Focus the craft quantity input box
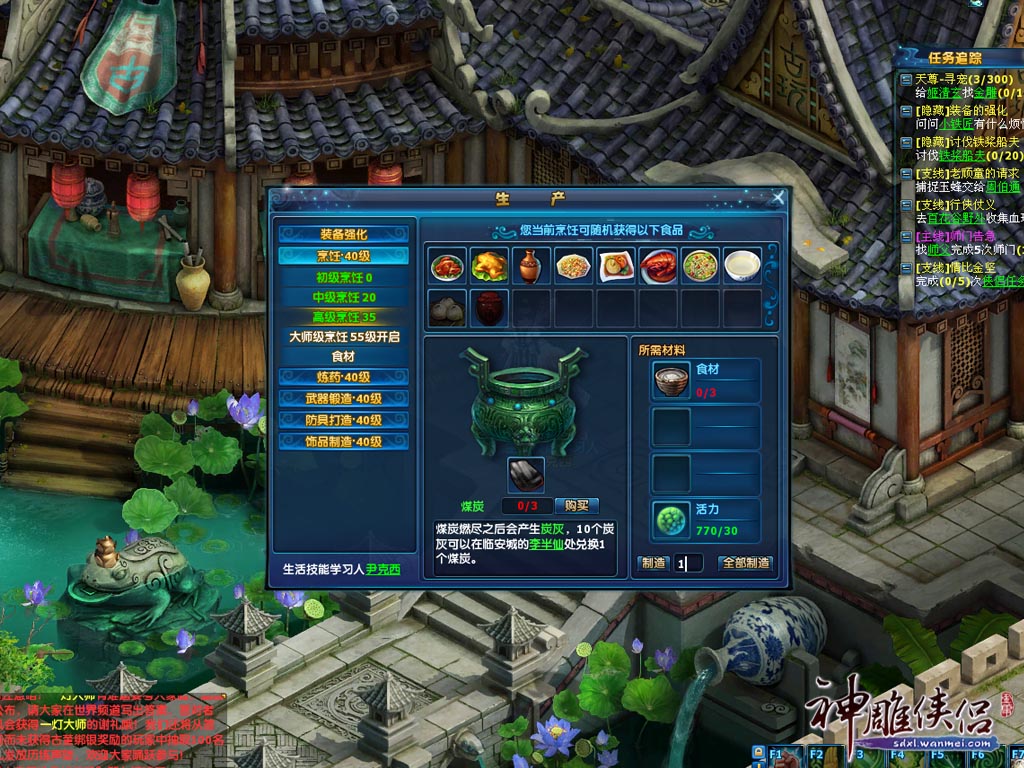1024x768 pixels. pos(689,563)
